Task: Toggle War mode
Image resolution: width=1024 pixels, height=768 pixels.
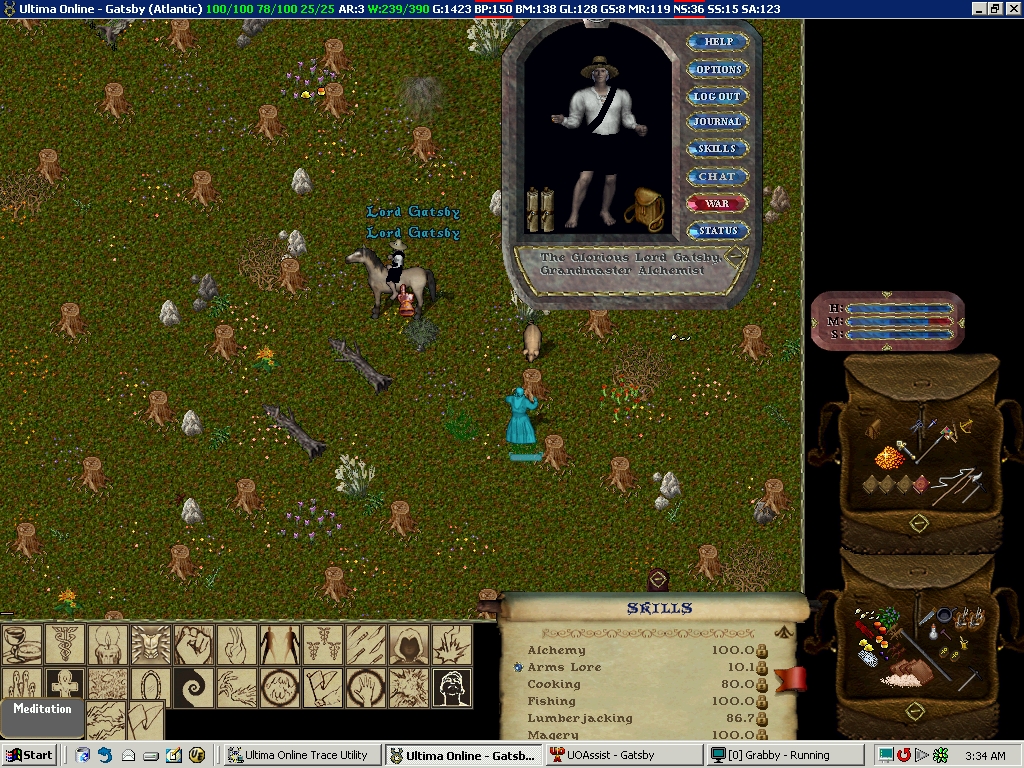Action: (x=717, y=203)
